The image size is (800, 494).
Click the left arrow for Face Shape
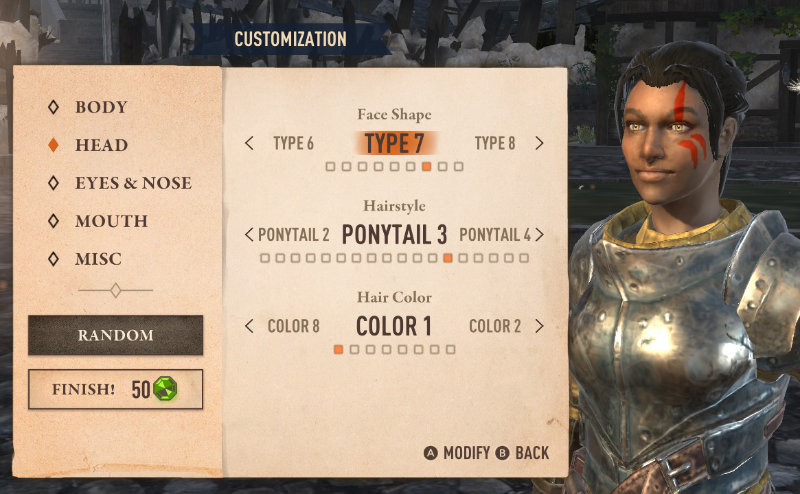click(x=249, y=143)
